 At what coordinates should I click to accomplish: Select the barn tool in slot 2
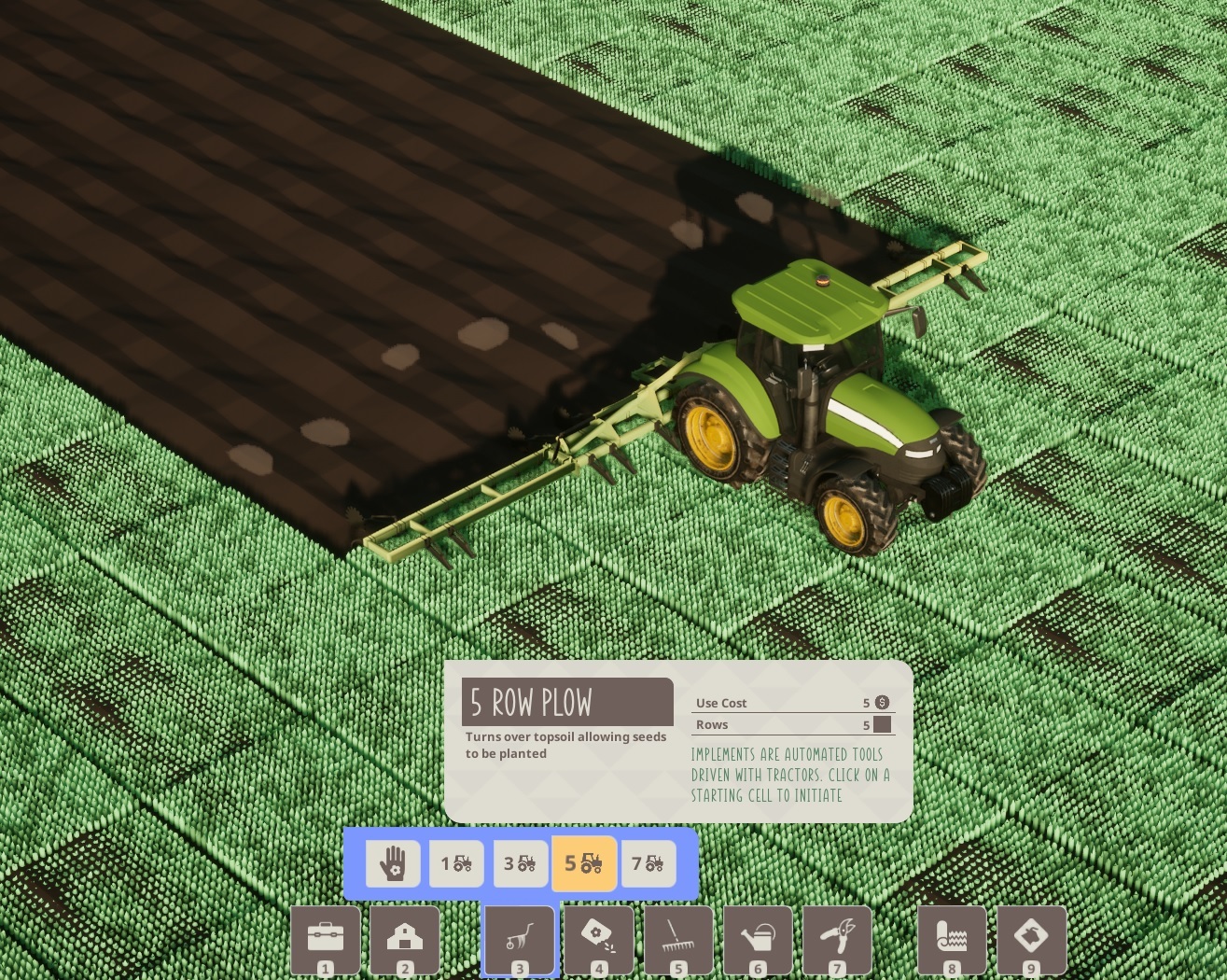(404, 940)
